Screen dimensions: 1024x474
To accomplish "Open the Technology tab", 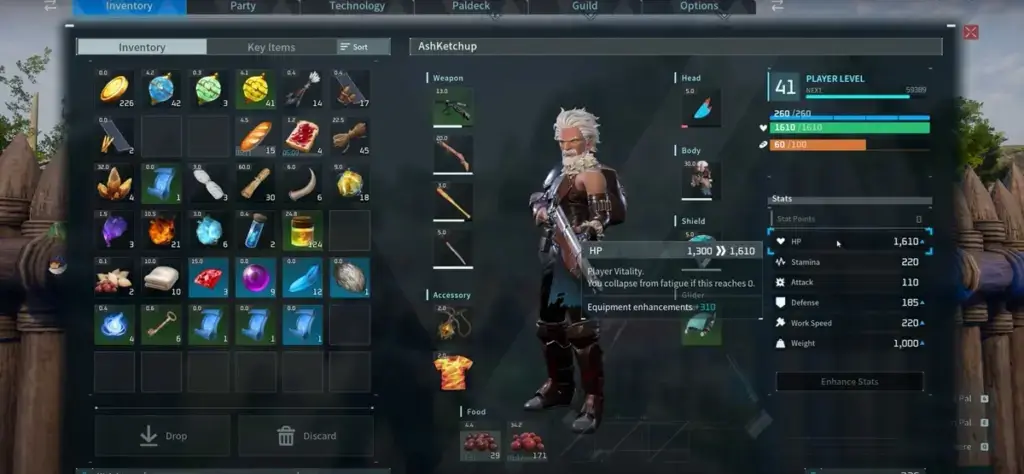I will click(357, 6).
